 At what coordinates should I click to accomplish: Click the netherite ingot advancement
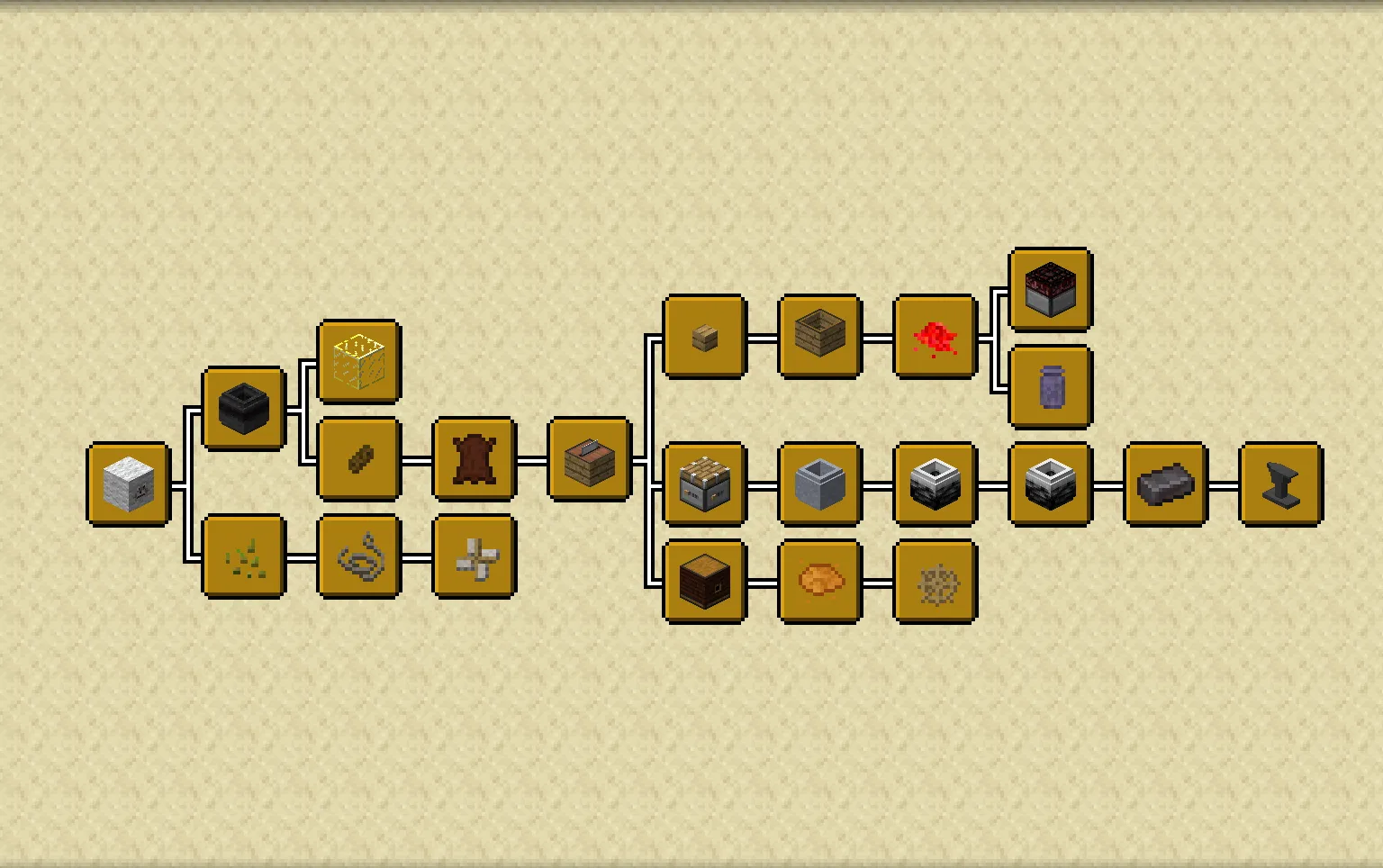click(x=1165, y=486)
